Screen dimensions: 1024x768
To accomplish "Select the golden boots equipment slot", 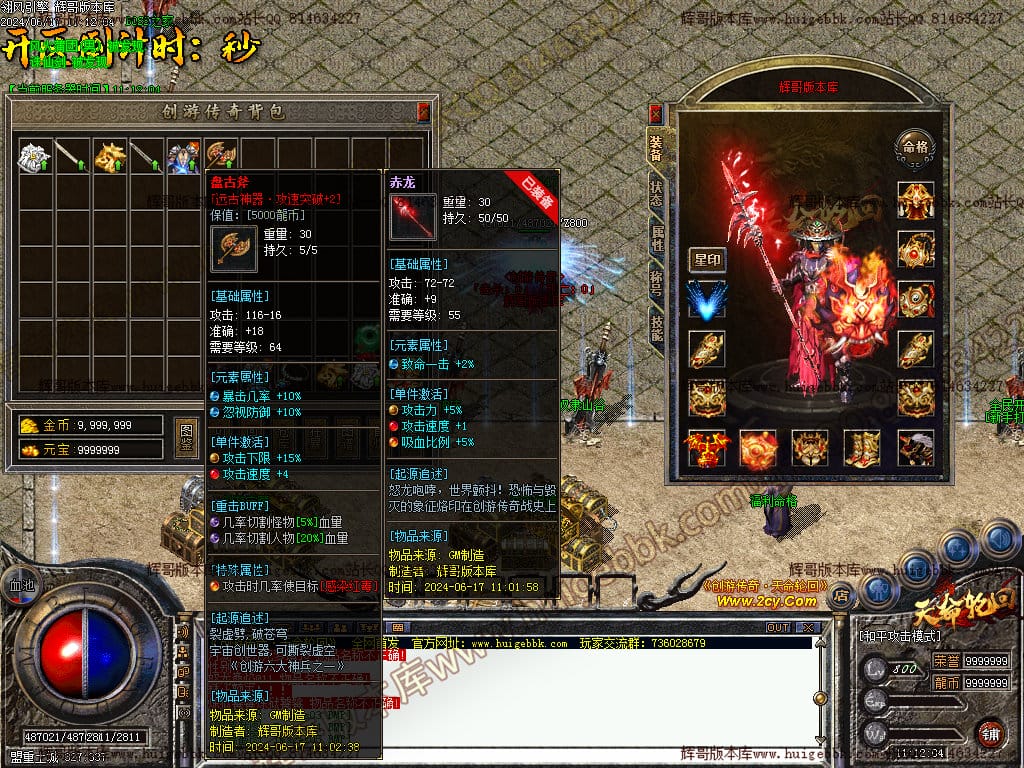I will point(860,448).
